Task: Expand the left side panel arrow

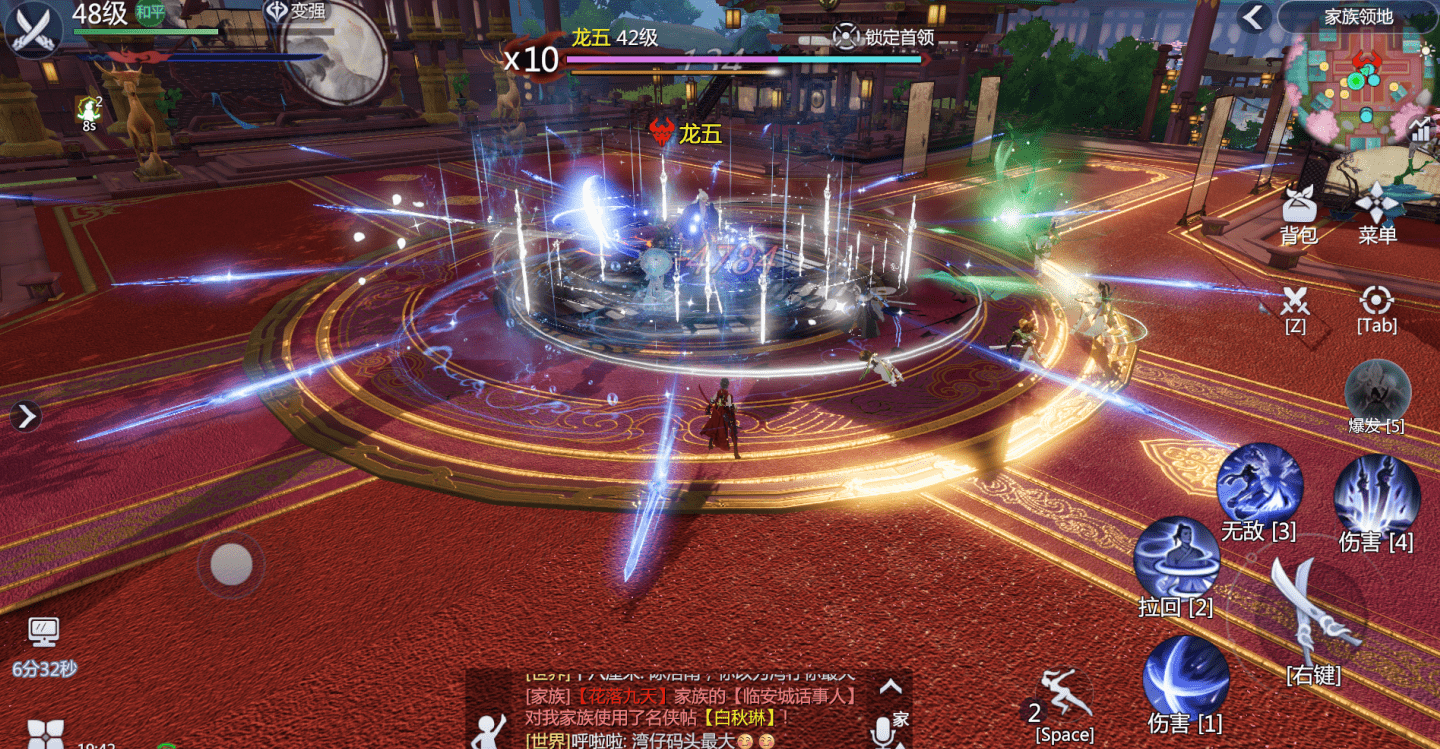Action: pos(26,416)
